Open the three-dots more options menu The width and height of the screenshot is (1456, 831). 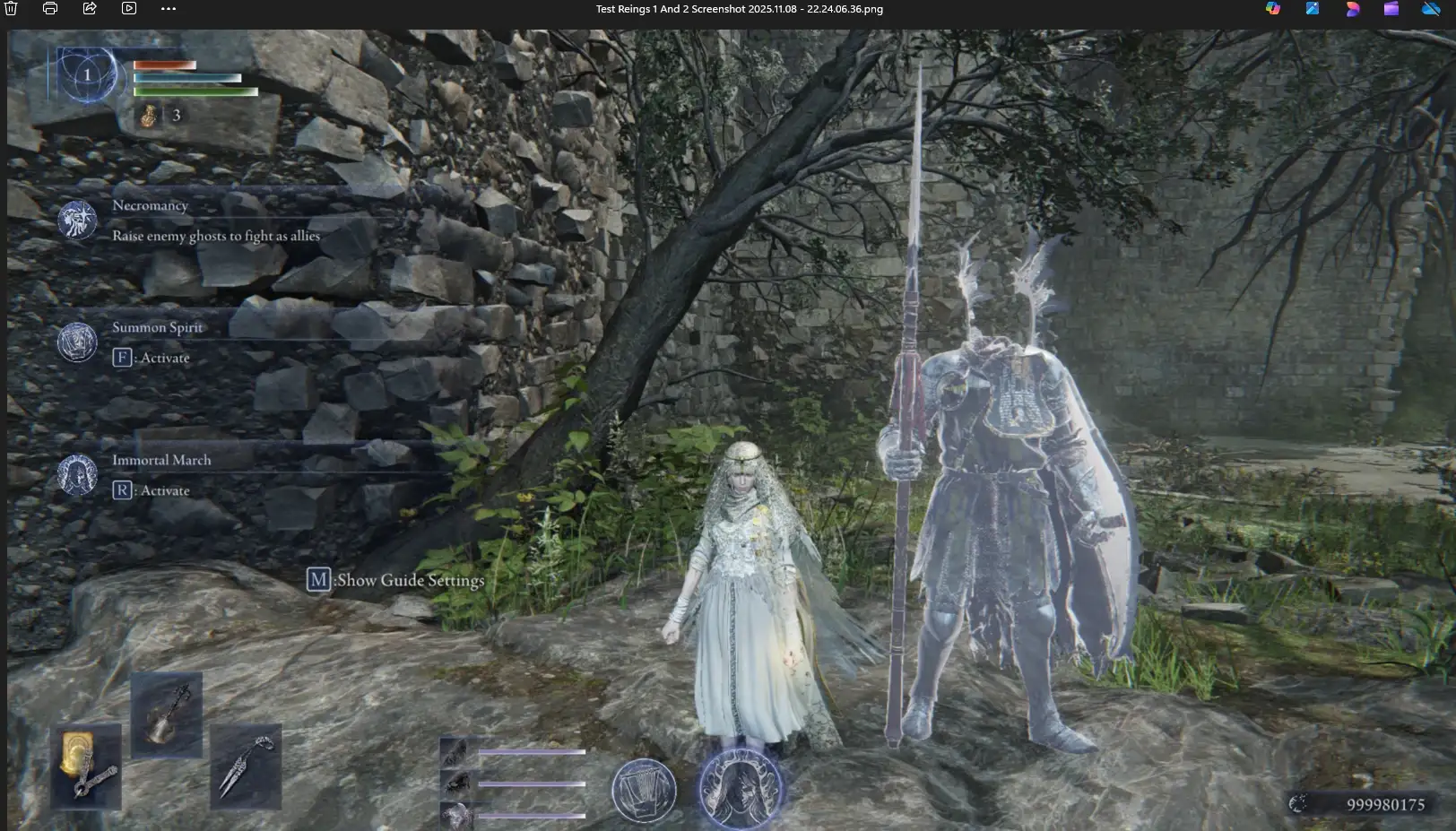[169, 9]
